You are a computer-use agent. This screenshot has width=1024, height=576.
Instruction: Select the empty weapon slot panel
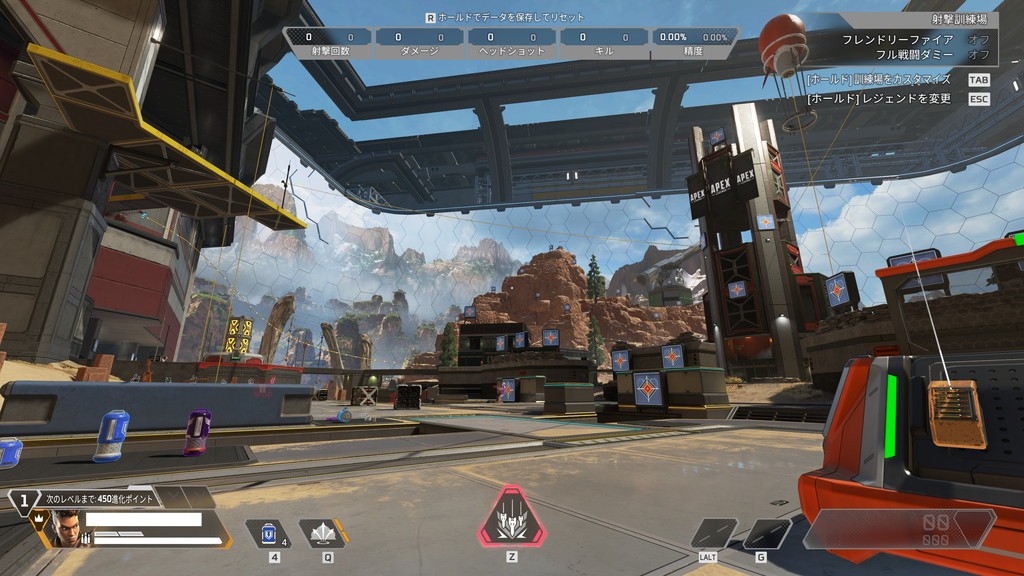[x=898, y=529]
